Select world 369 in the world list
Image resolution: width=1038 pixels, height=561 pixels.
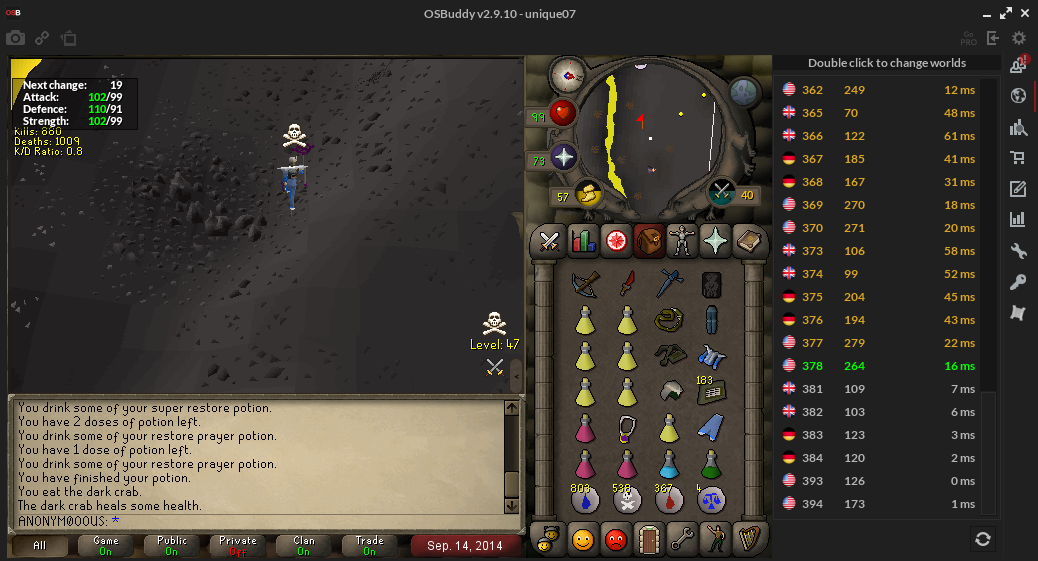click(x=880, y=205)
